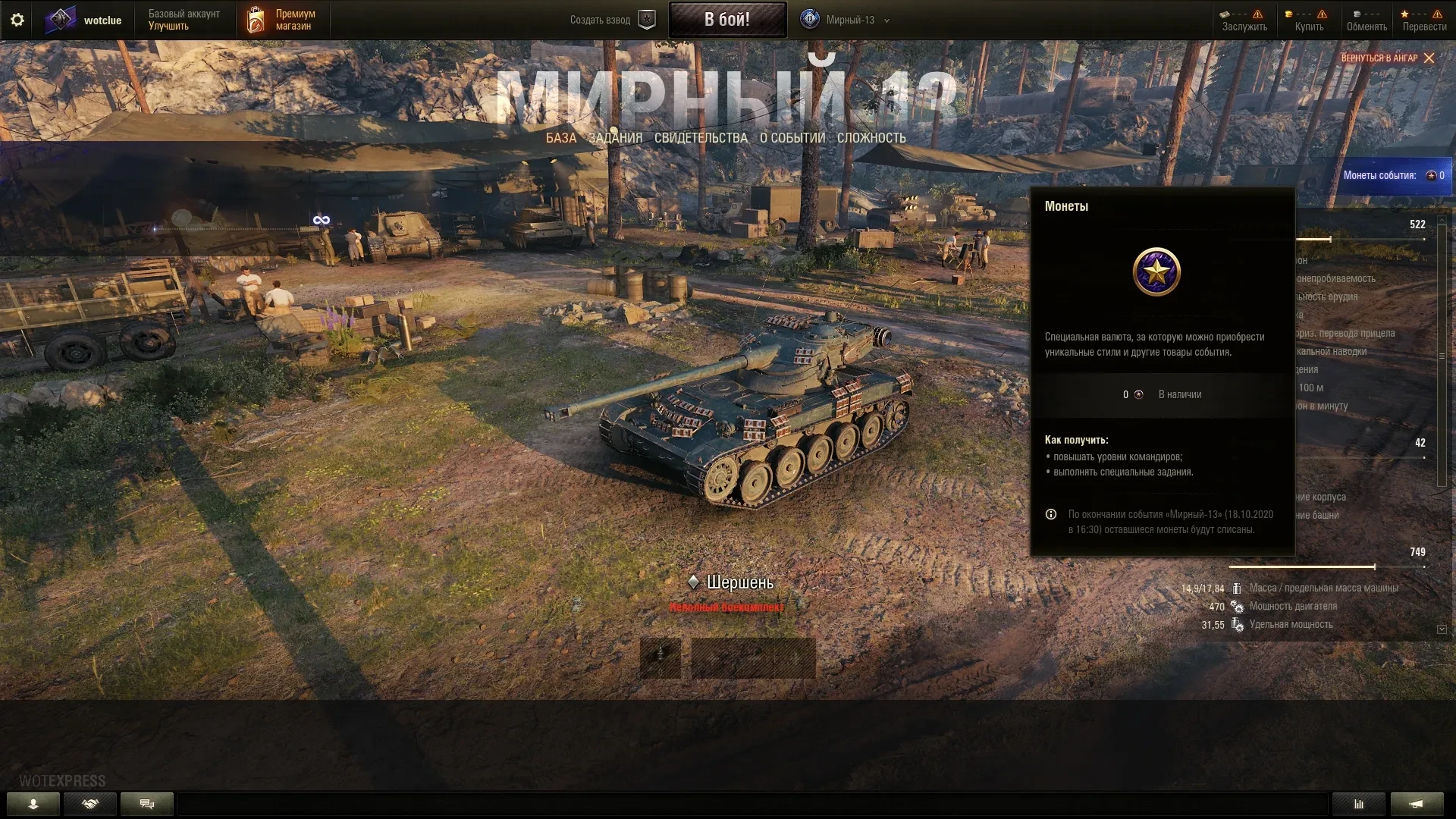Switch to the БАЗА tab

pyautogui.click(x=561, y=138)
